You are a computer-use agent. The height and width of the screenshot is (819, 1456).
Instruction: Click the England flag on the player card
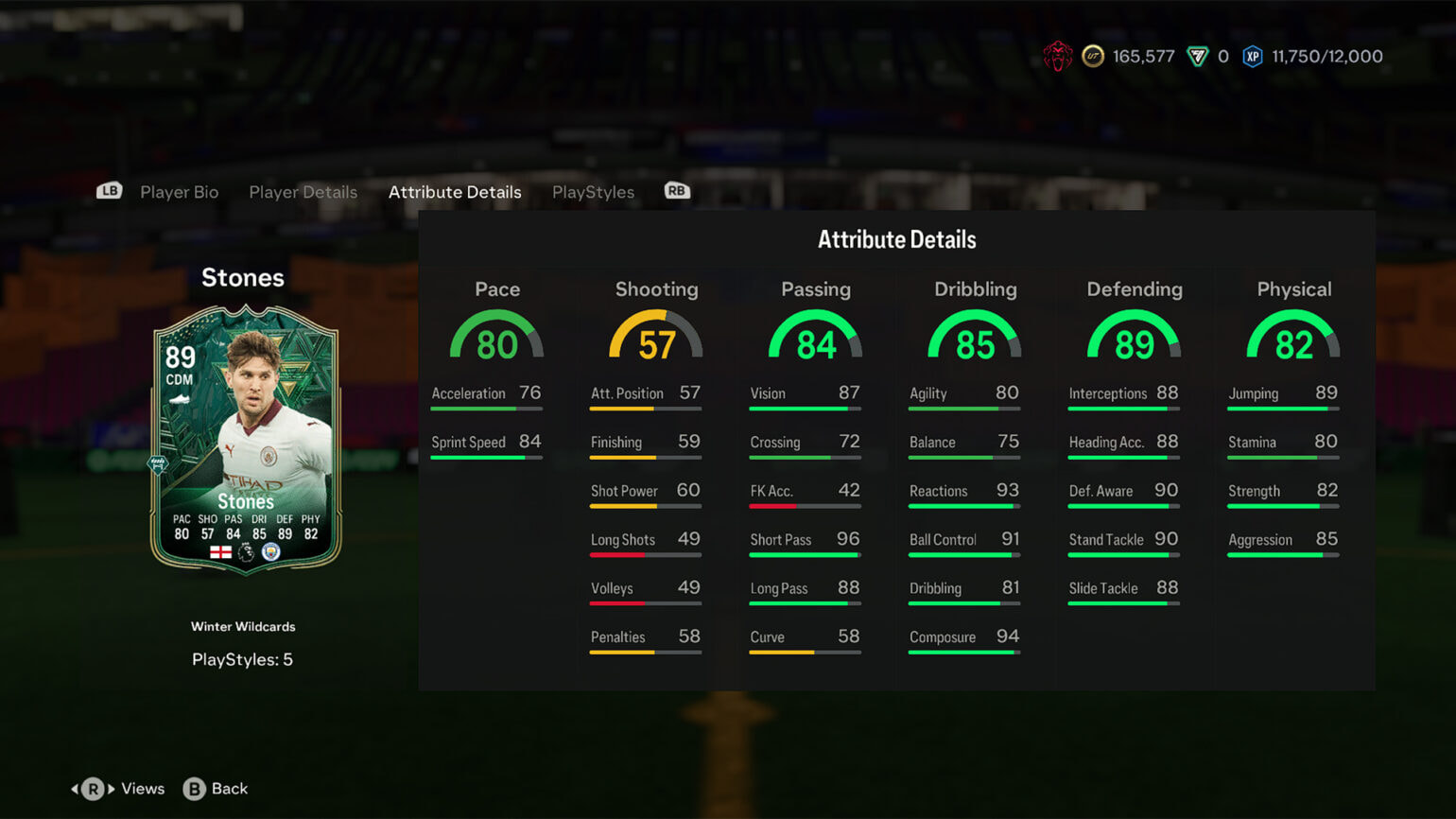tap(219, 552)
